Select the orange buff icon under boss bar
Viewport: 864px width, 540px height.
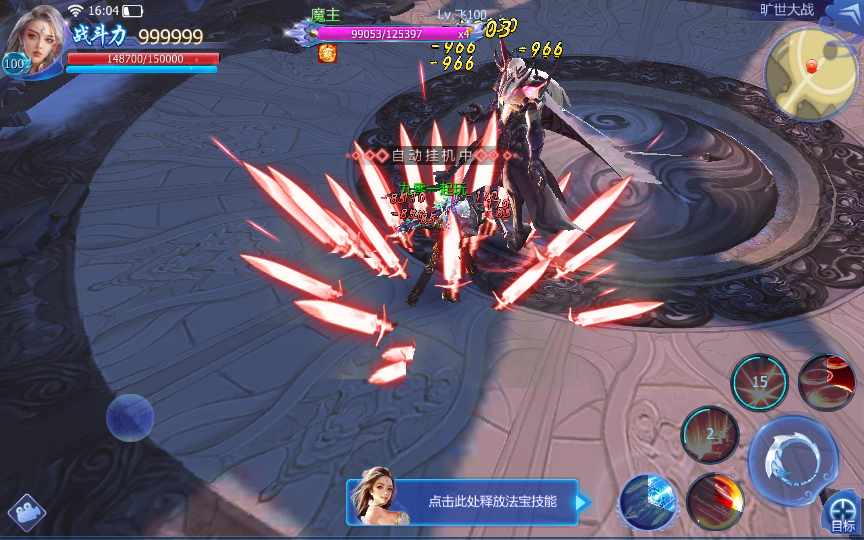(x=327, y=54)
